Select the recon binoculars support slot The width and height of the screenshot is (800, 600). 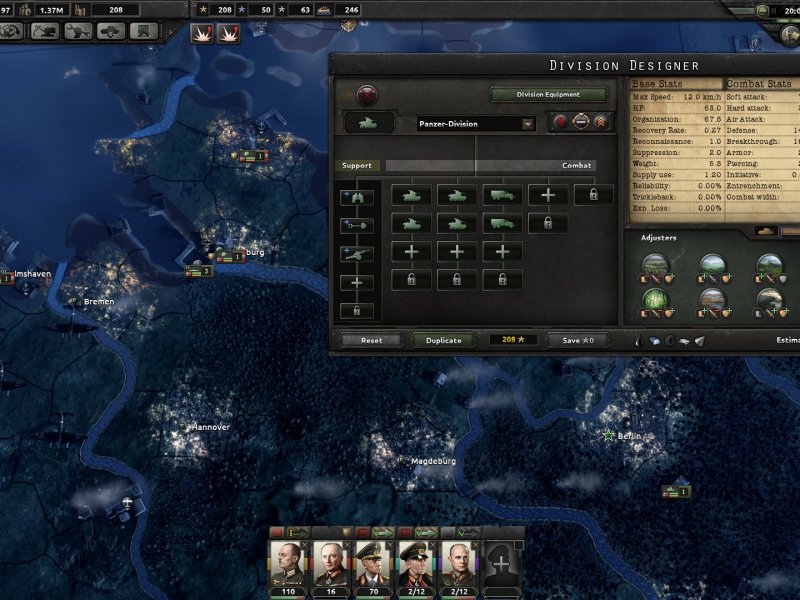pyautogui.click(x=357, y=197)
